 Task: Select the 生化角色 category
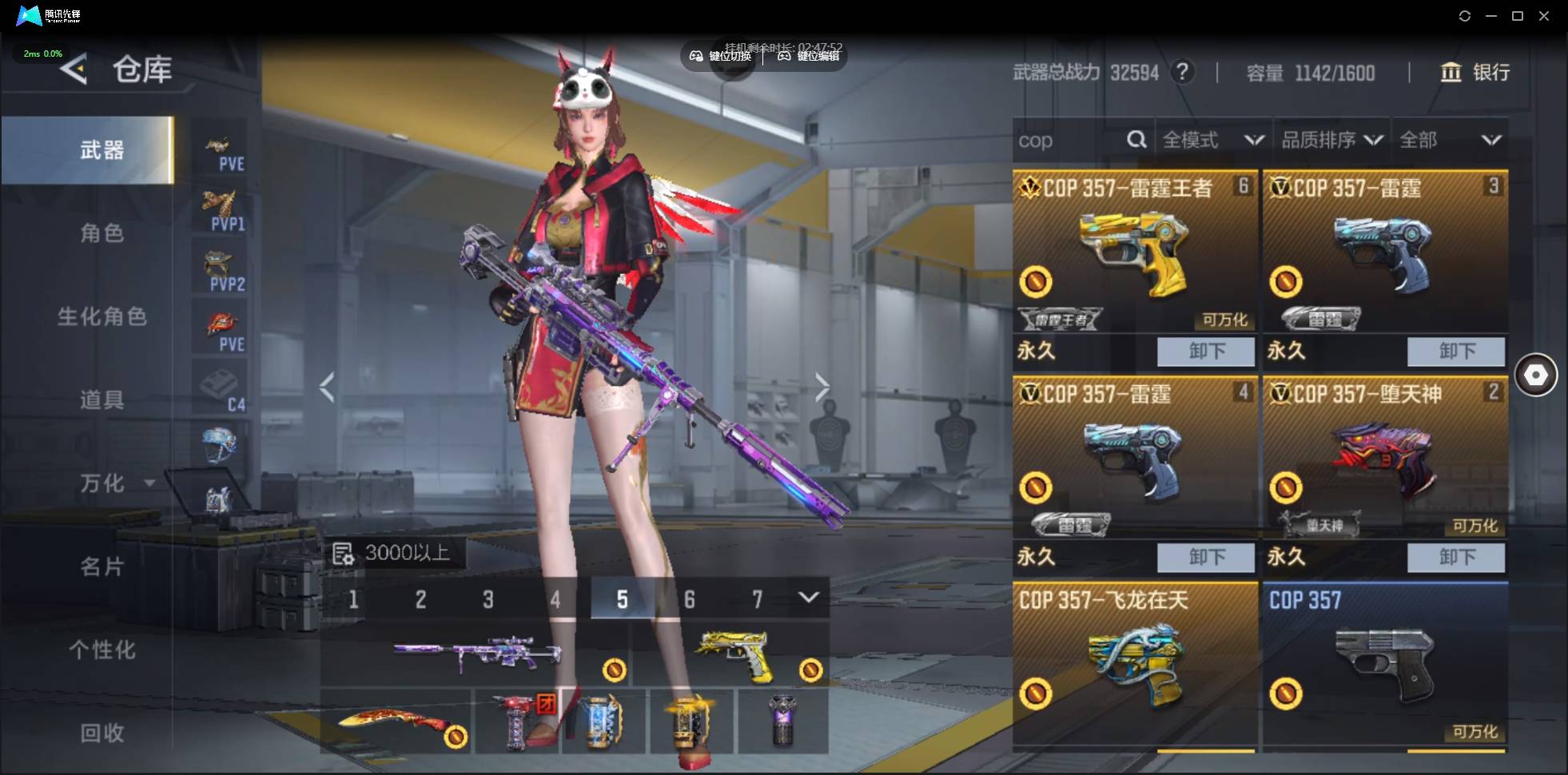101,316
